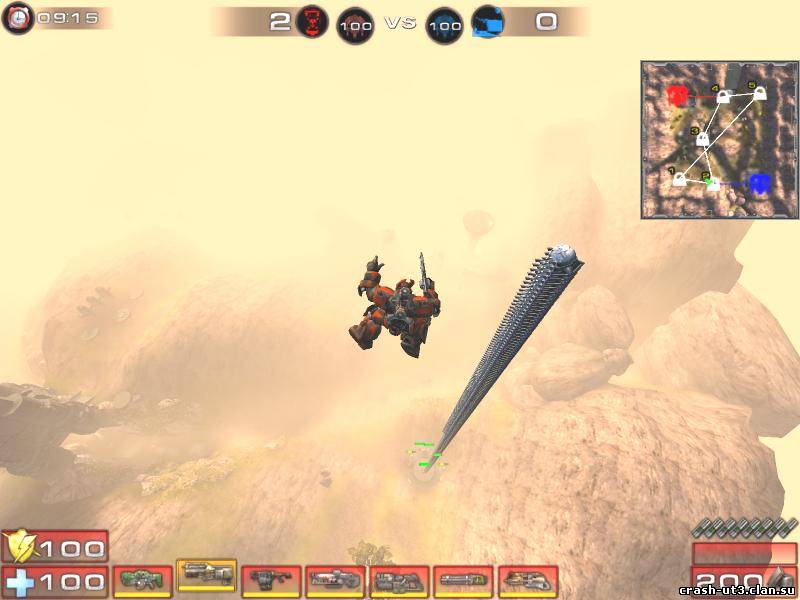Select the highlighted yellow weapon slot

point(207,574)
